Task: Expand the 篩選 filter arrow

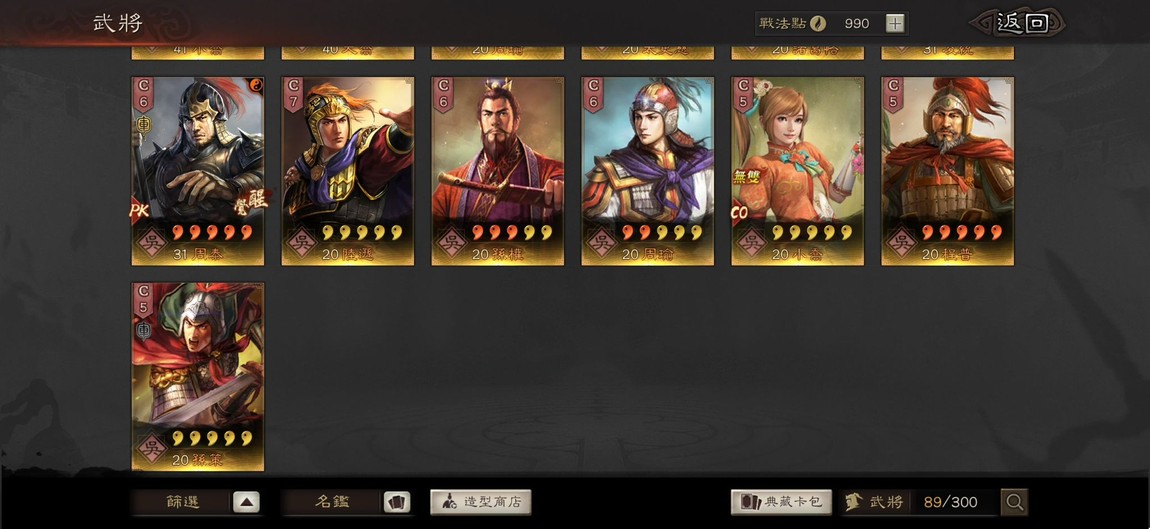Action: point(246,502)
